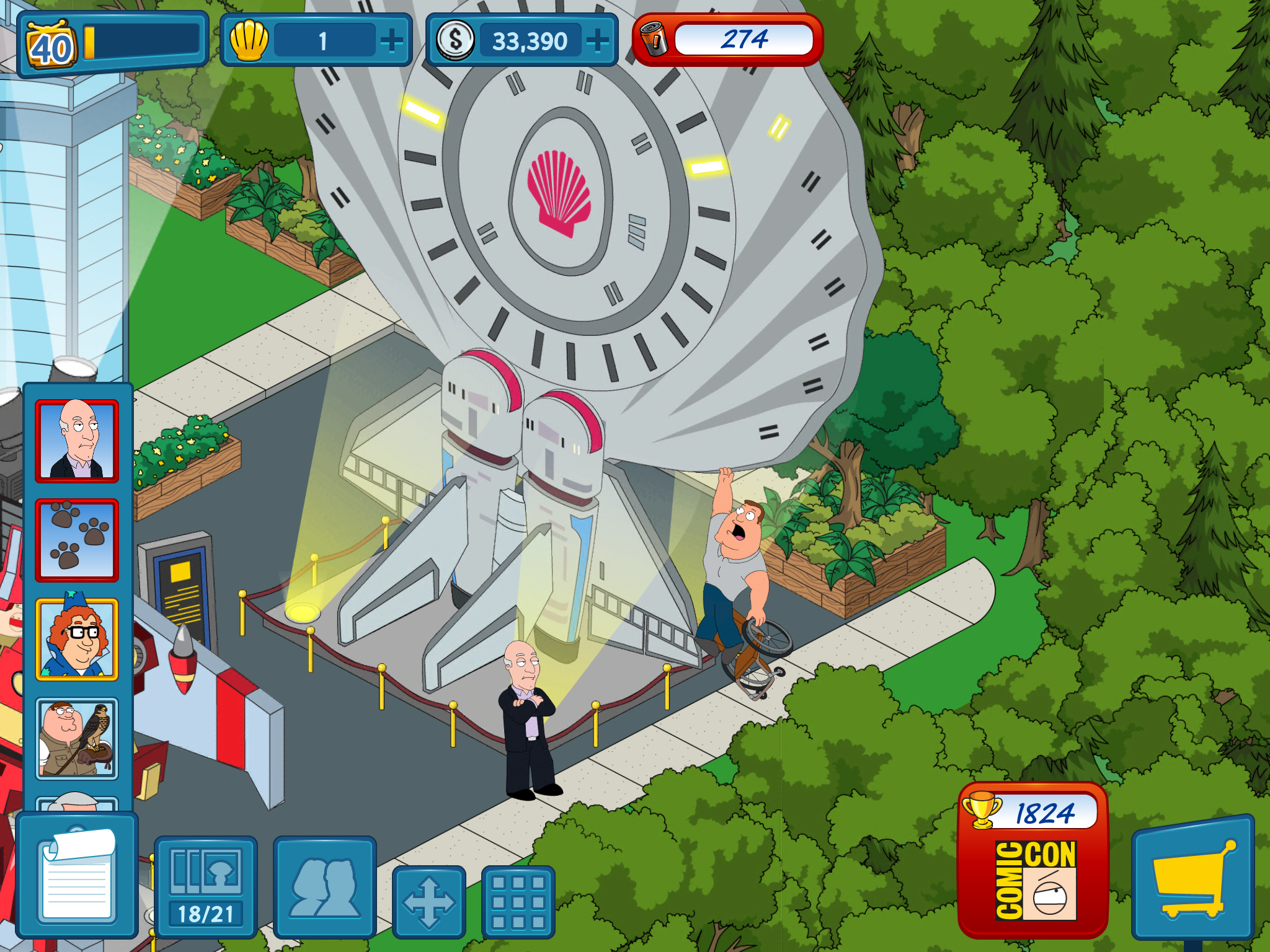Open the task list clipboard
Viewport: 1270px width, 952px height.
(x=77, y=876)
